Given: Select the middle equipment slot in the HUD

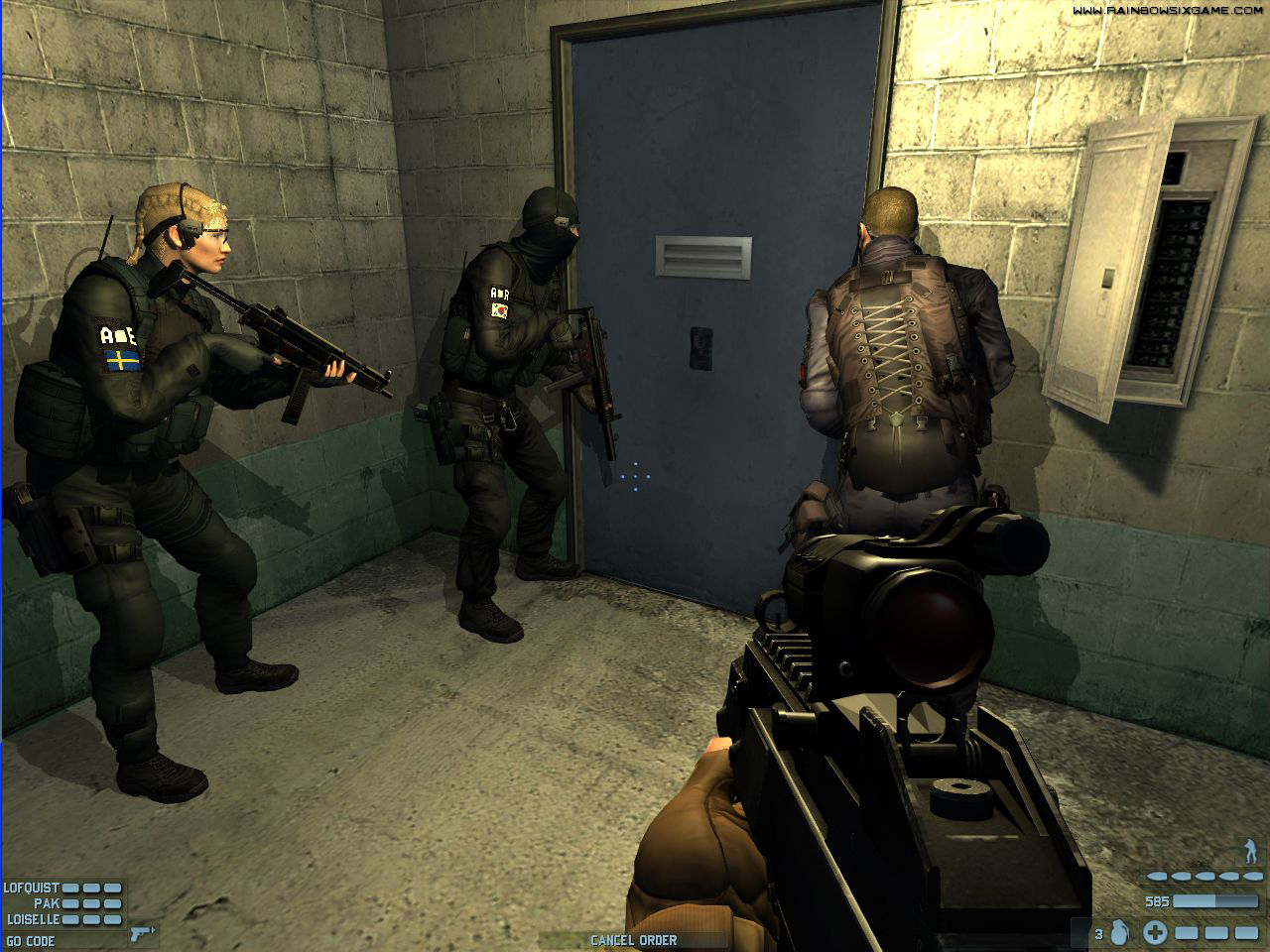Looking at the screenshot, I should [x=1216, y=933].
